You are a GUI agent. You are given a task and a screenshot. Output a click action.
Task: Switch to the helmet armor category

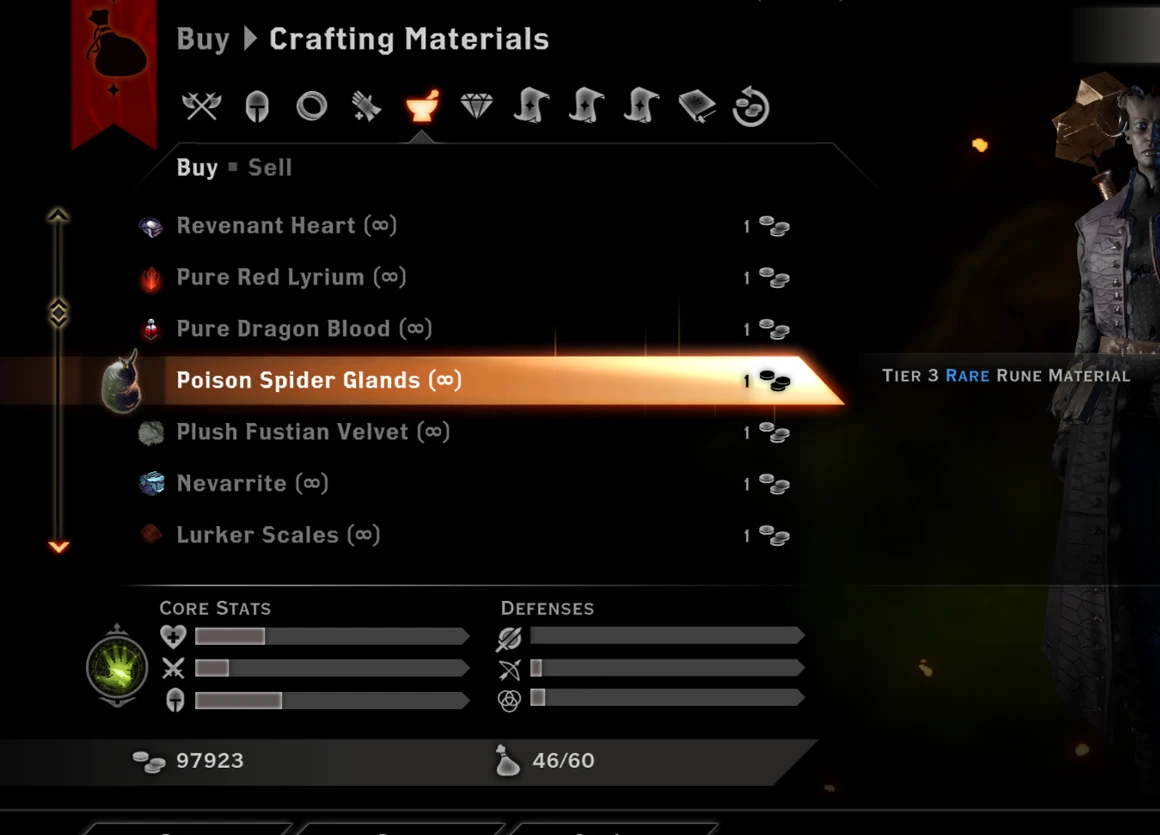[x=257, y=106]
